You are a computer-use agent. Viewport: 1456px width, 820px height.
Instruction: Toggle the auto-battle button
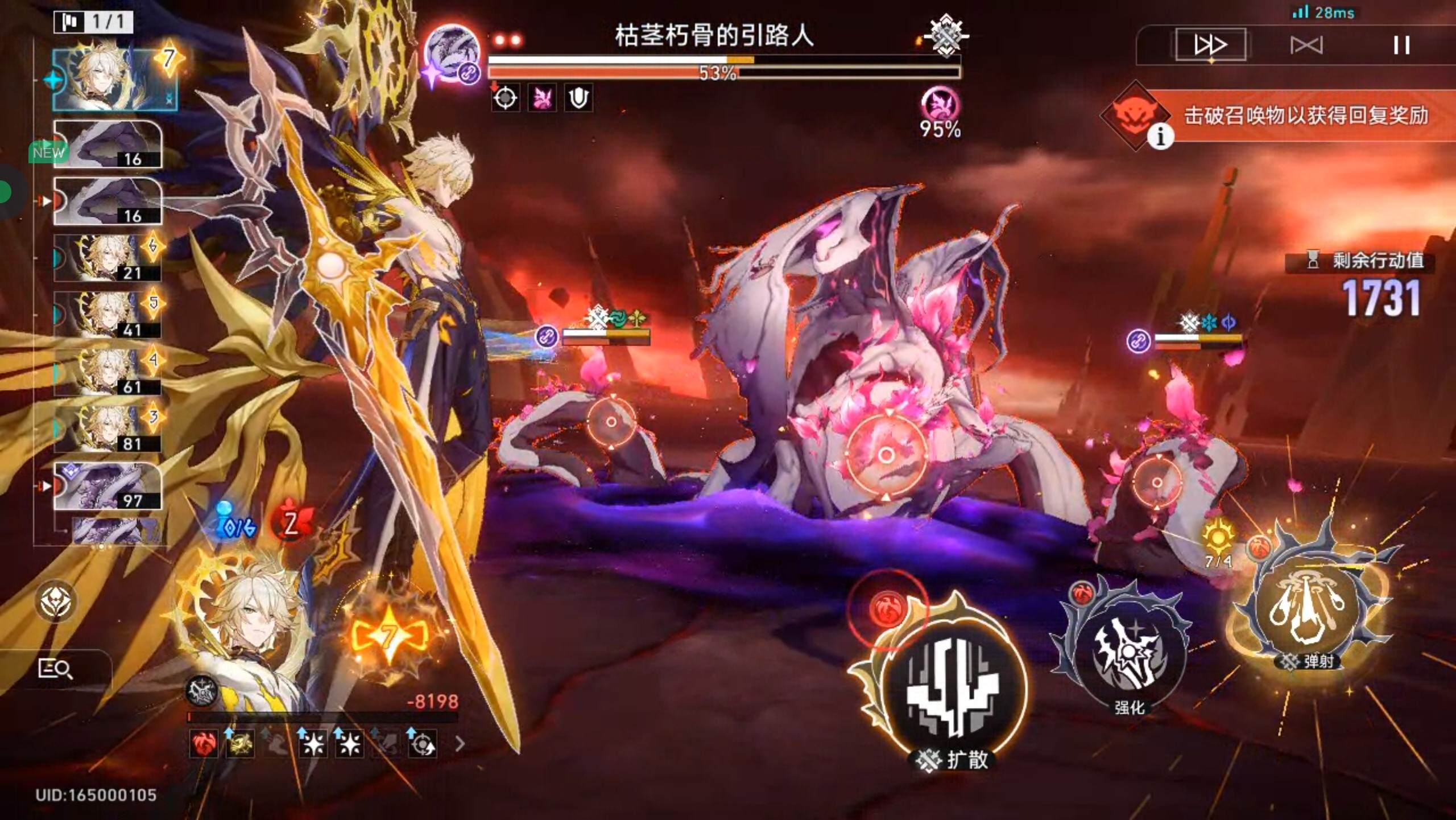click(1306, 45)
